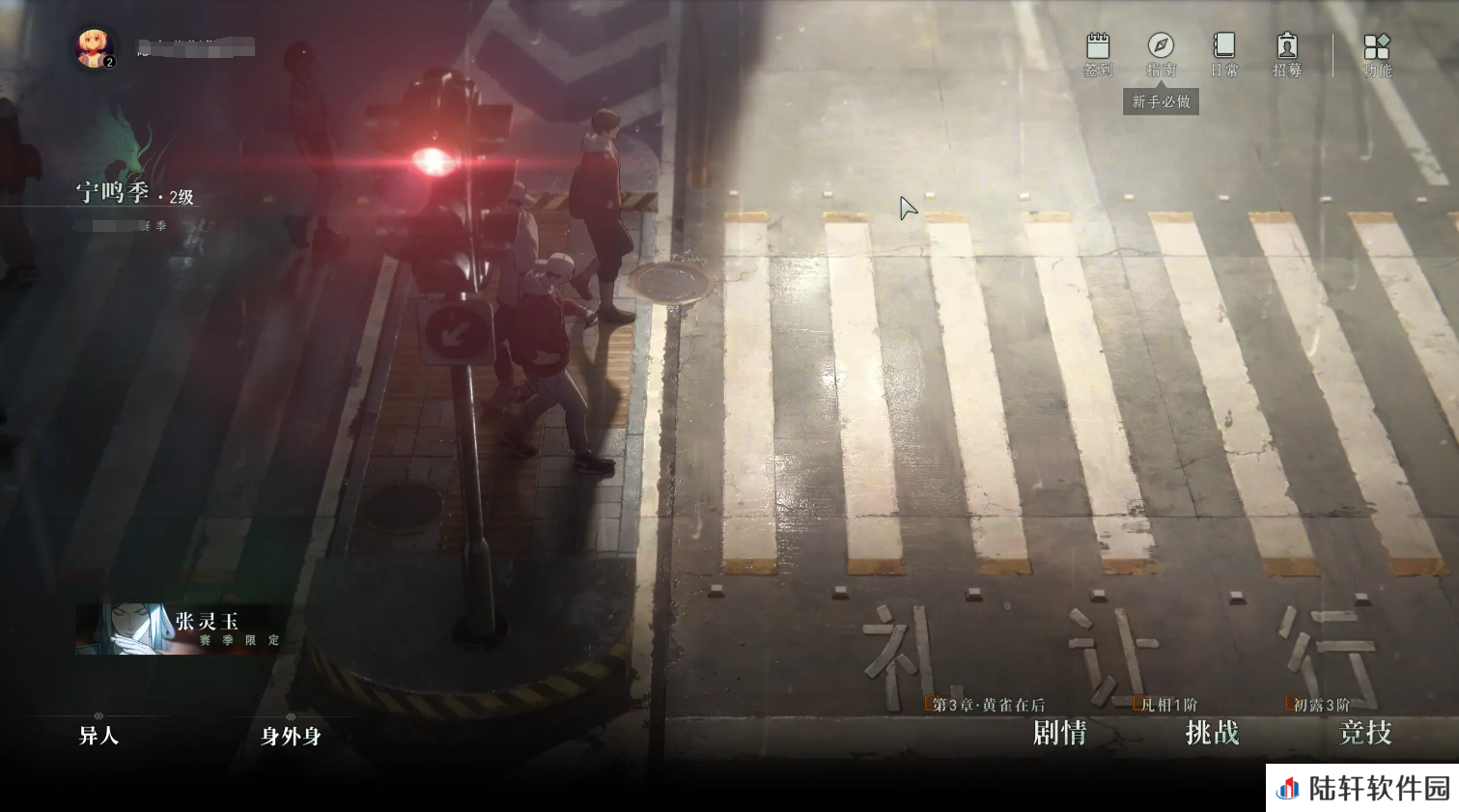The image size is (1459, 812).
Task: Open the 张灵玉 season-limited banner
Action: [180, 629]
